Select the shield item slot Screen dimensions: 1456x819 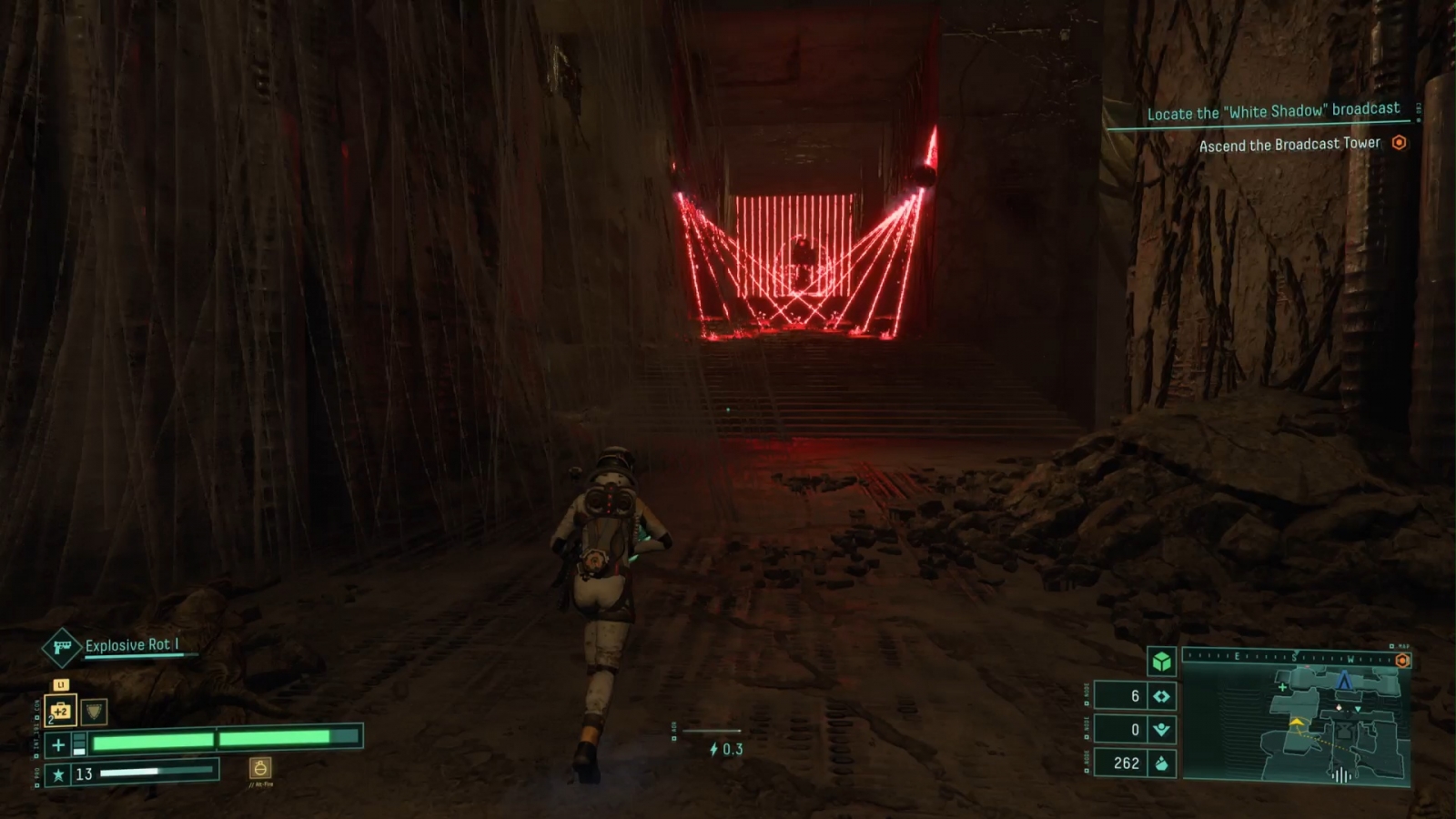coord(94,711)
